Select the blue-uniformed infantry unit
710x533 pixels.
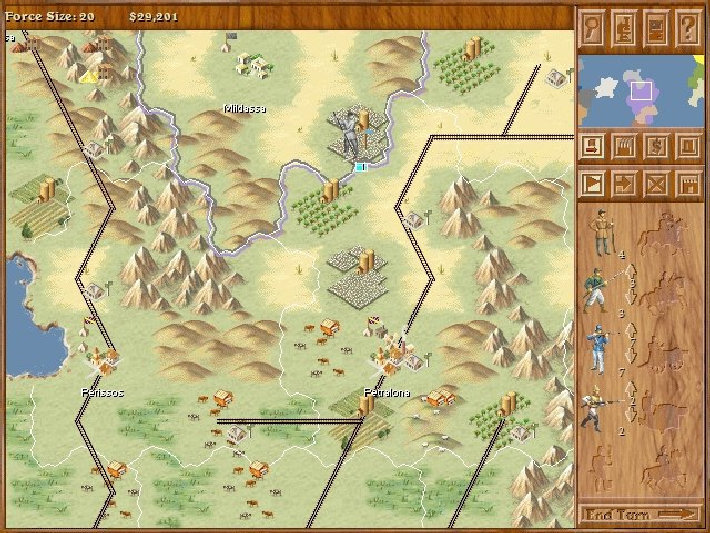tap(596, 350)
